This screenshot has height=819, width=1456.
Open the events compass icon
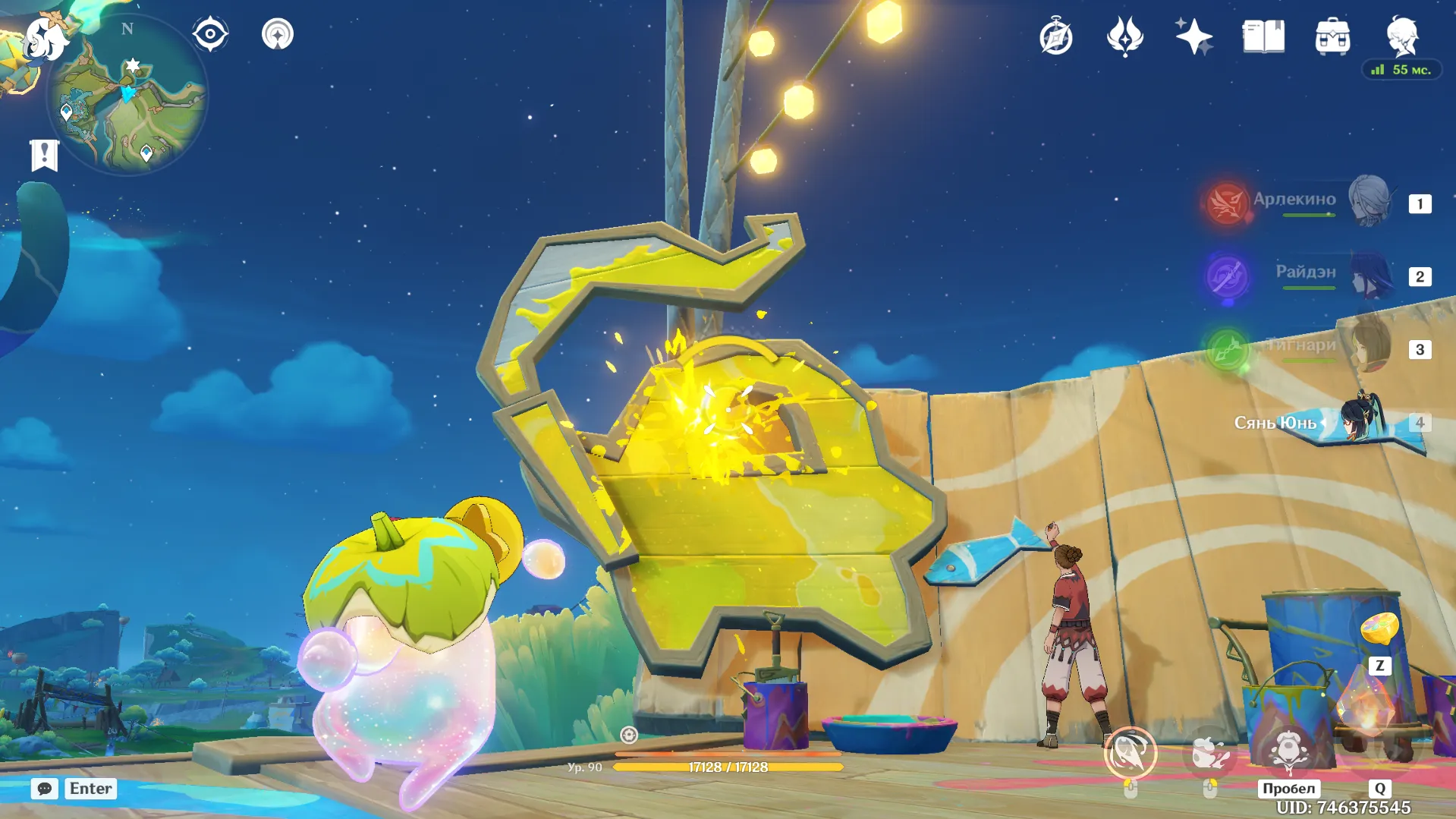(x=1056, y=36)
